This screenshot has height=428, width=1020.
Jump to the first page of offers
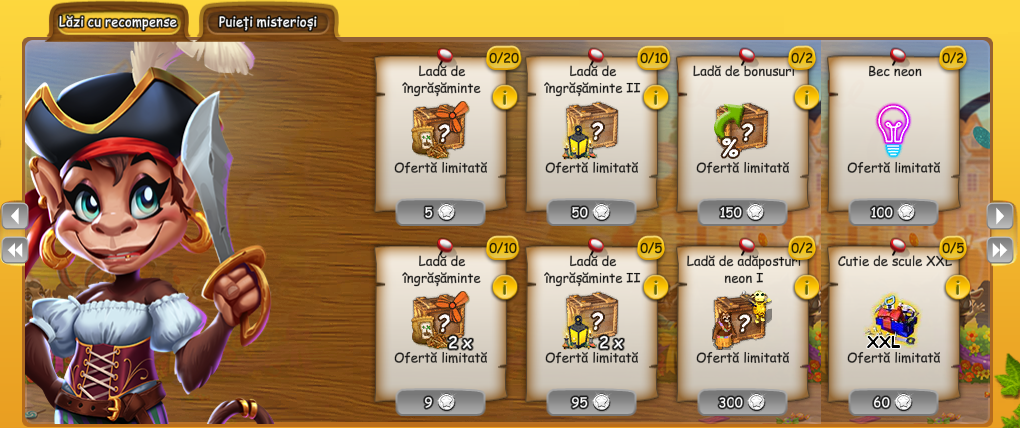(x=15, y=249)
